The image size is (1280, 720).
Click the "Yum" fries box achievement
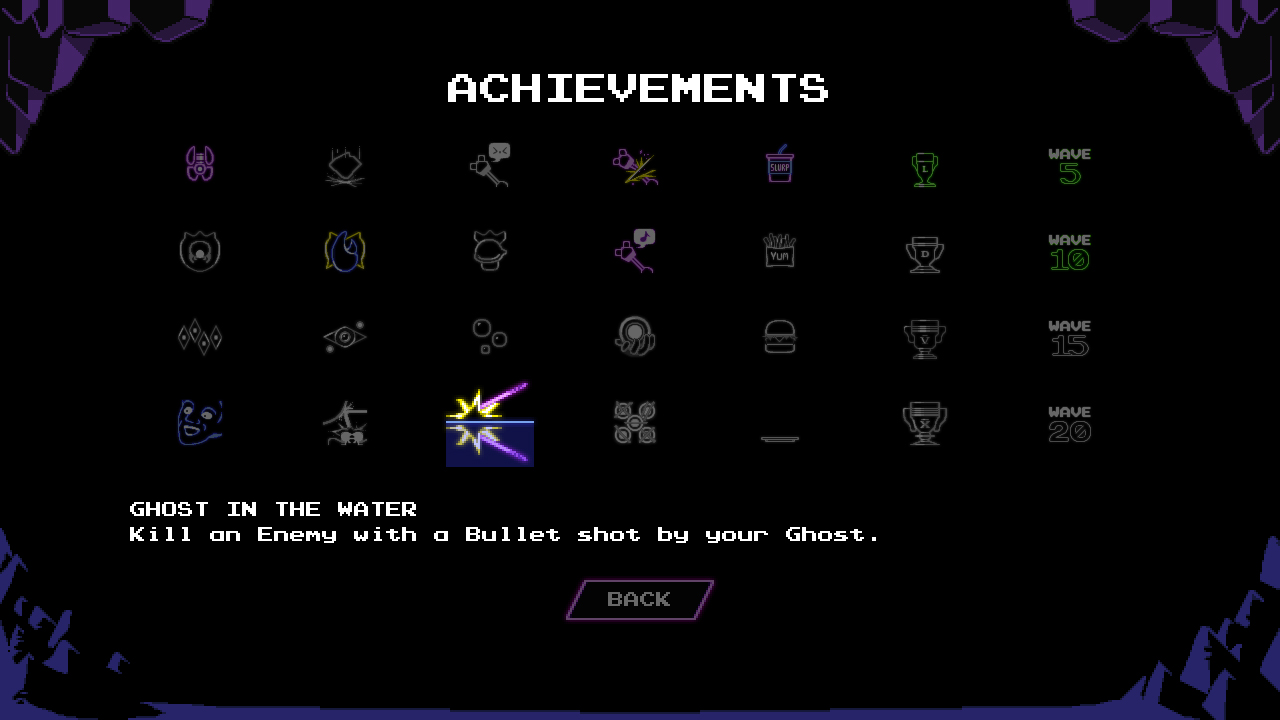779,251
